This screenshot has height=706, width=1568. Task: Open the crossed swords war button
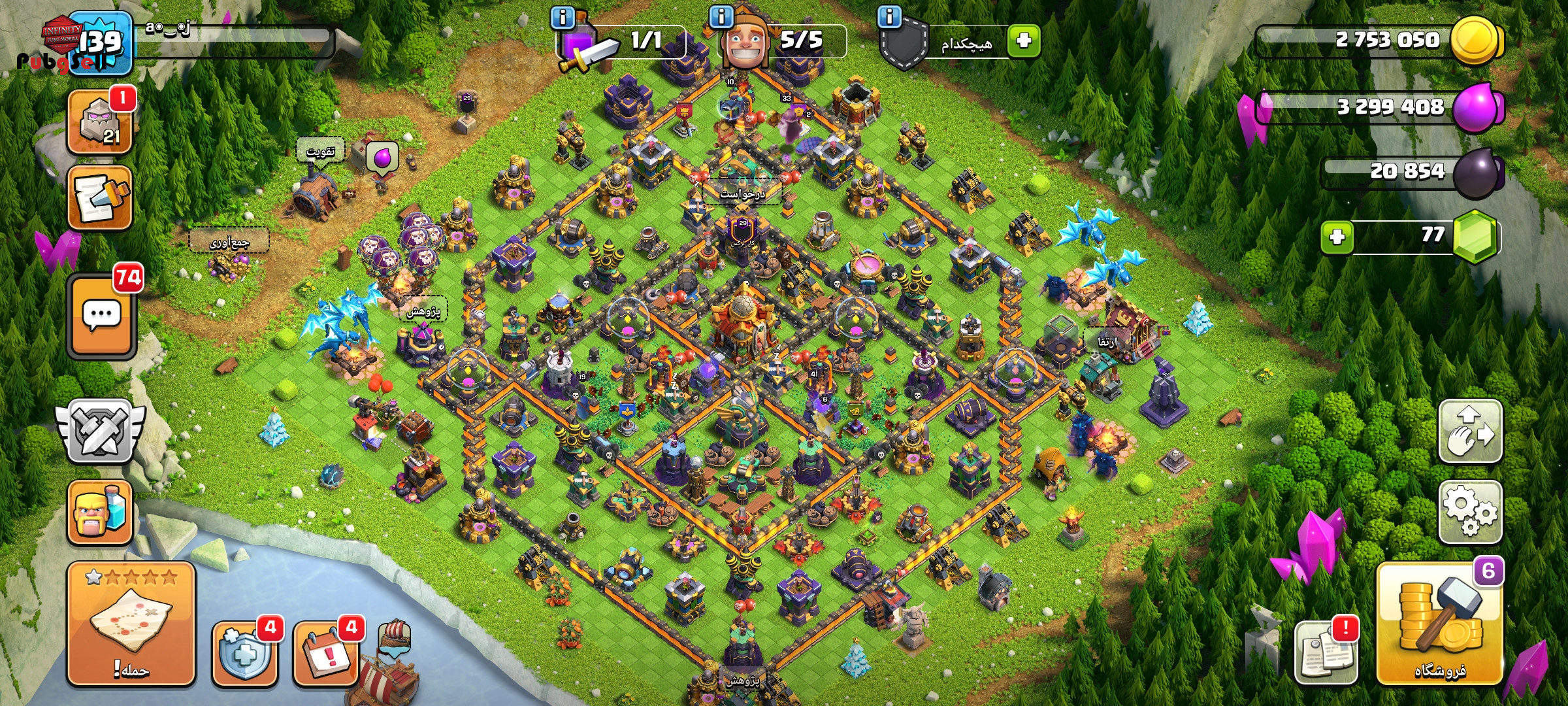pos(100,431)
